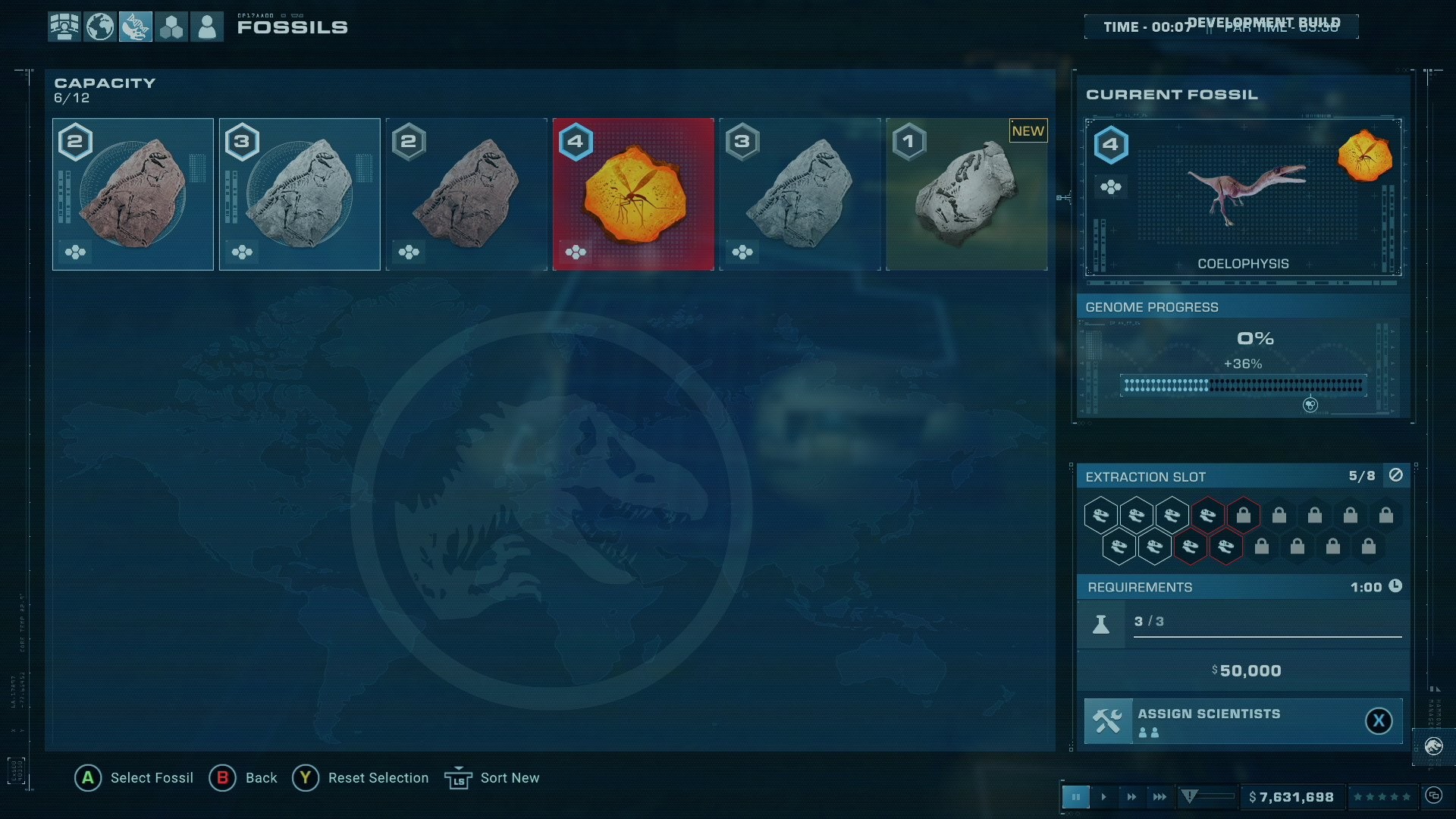Open the DNA fossils tab

point(136,27)
